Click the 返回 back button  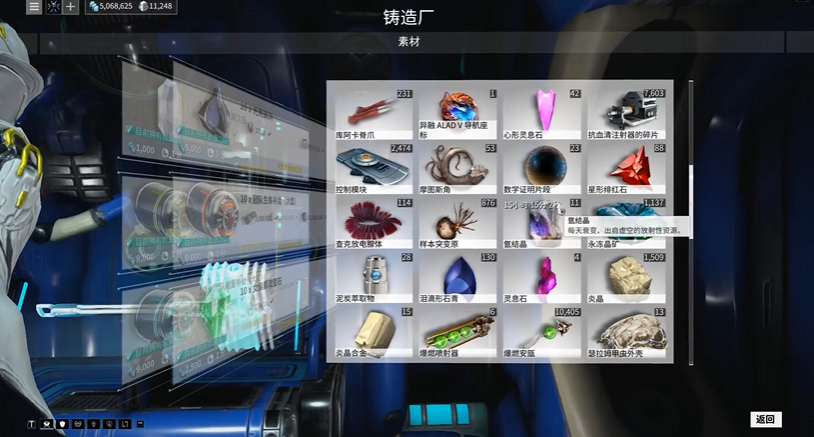[x=765, y=419]
